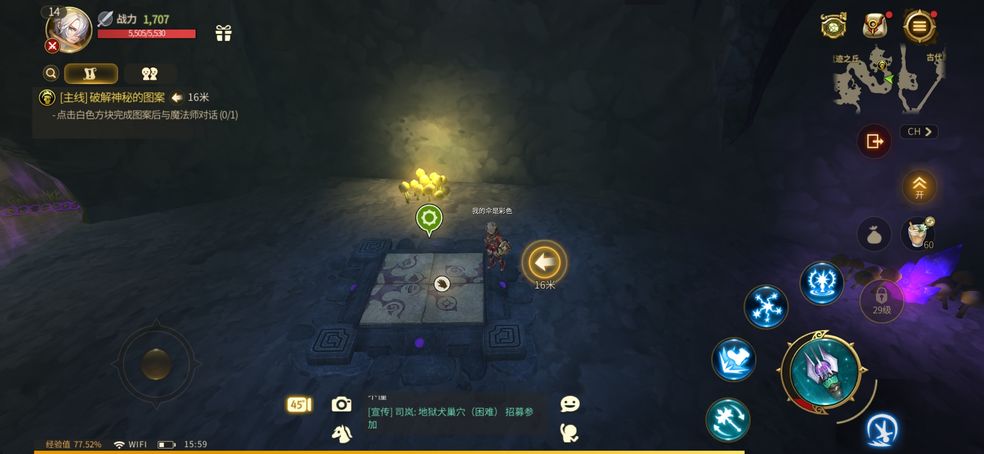Open the chat message box
Image resolution: width=984 pixels, height=454 pixels.
point(455,417)
